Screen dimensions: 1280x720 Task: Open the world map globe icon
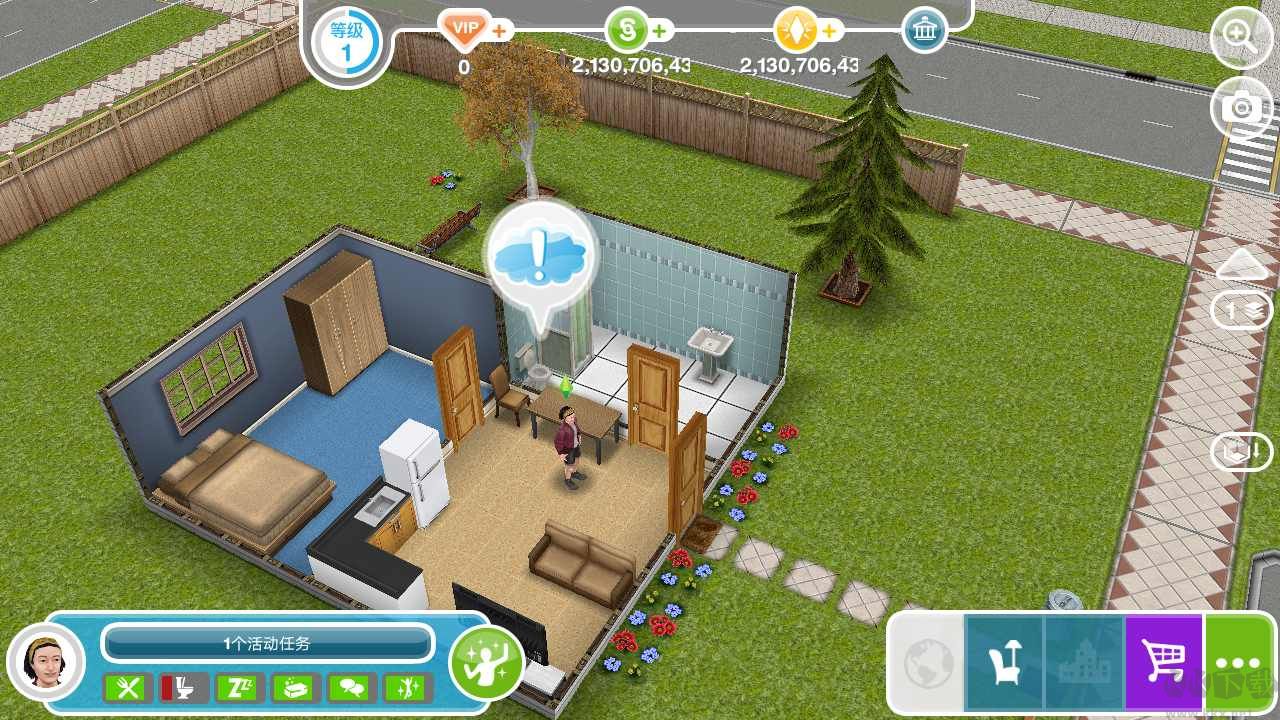[x=925, y=660]
